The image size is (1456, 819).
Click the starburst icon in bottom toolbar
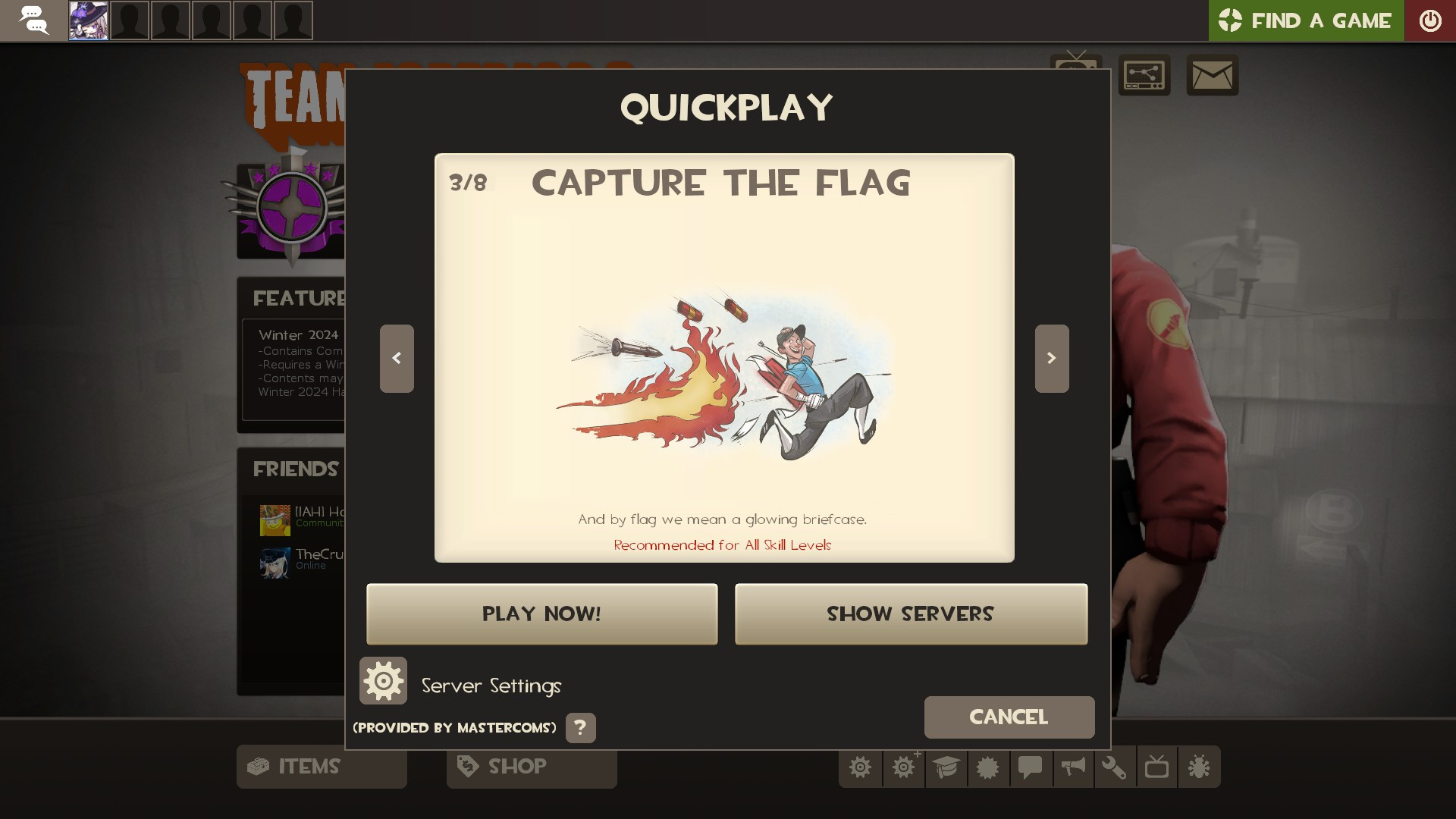[988, 767]
